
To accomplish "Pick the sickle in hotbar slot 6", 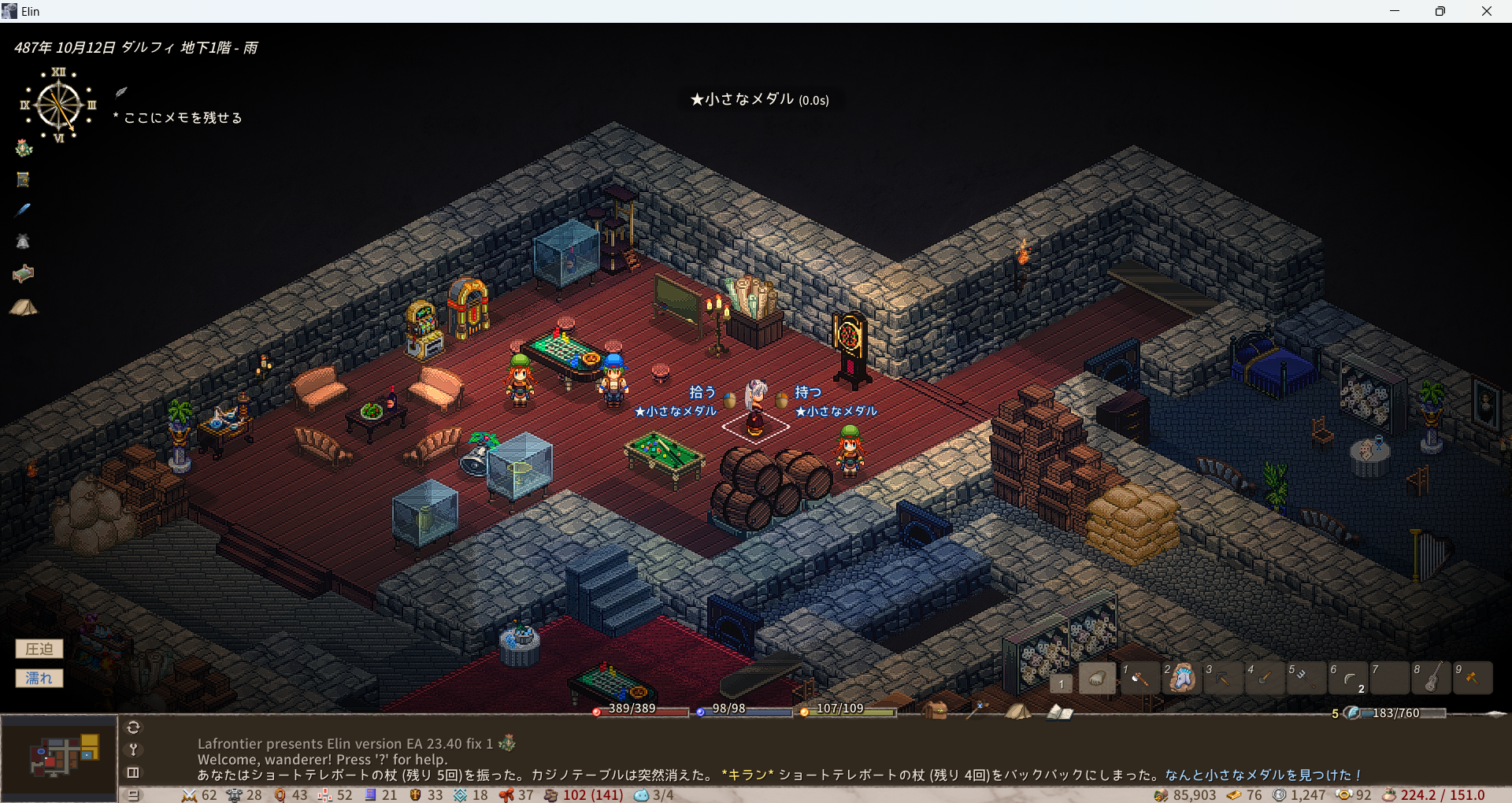I will pos(1348,678).
